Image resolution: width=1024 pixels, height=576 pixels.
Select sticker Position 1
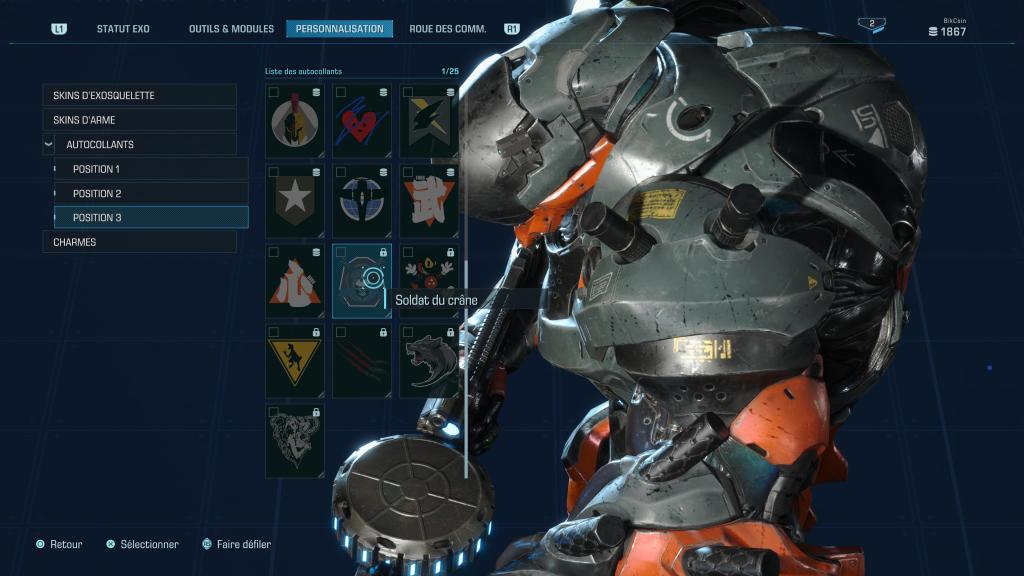pos(150,169)
